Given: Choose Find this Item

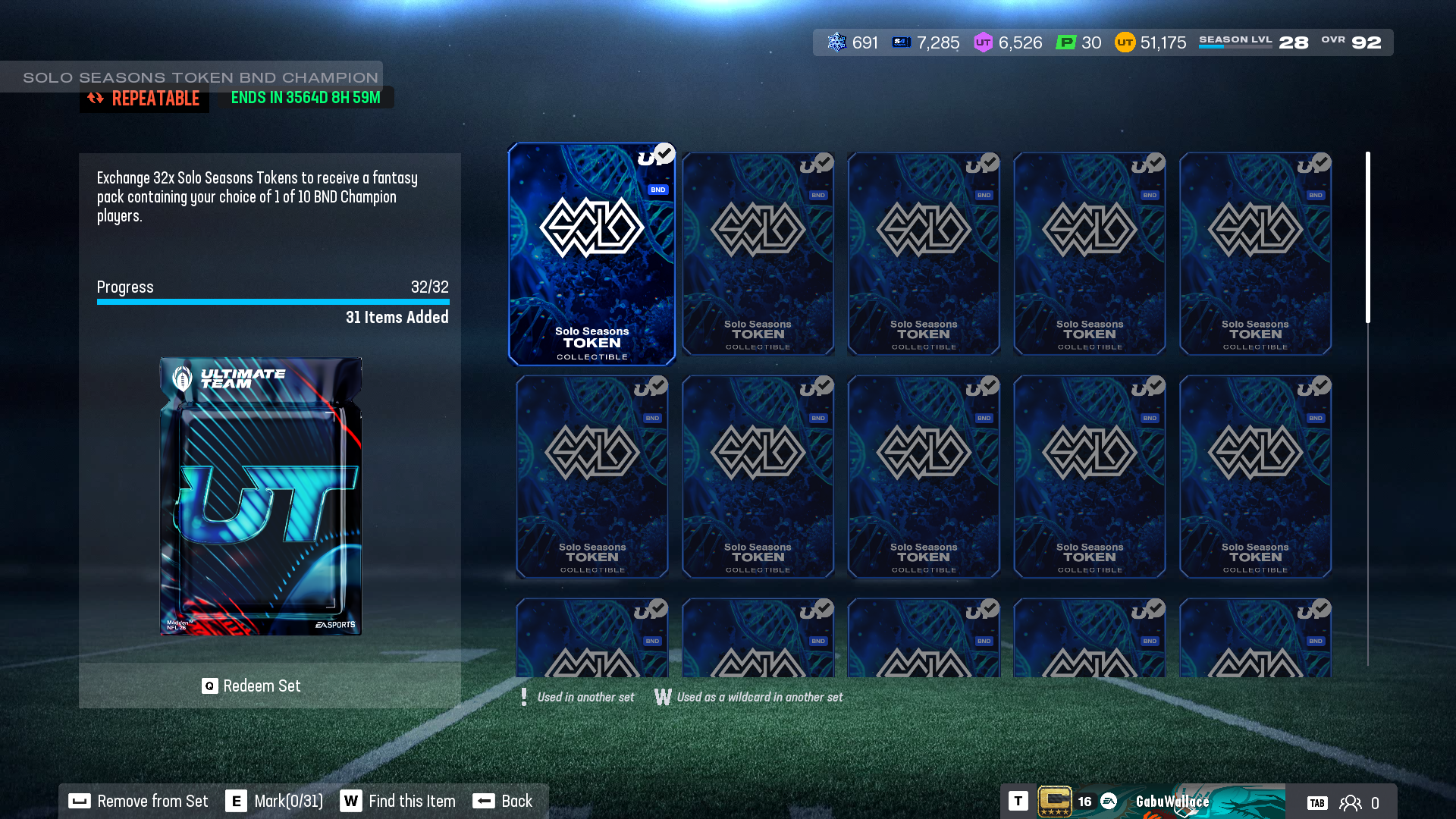Looking at the screenshot, I should [398, 802].
